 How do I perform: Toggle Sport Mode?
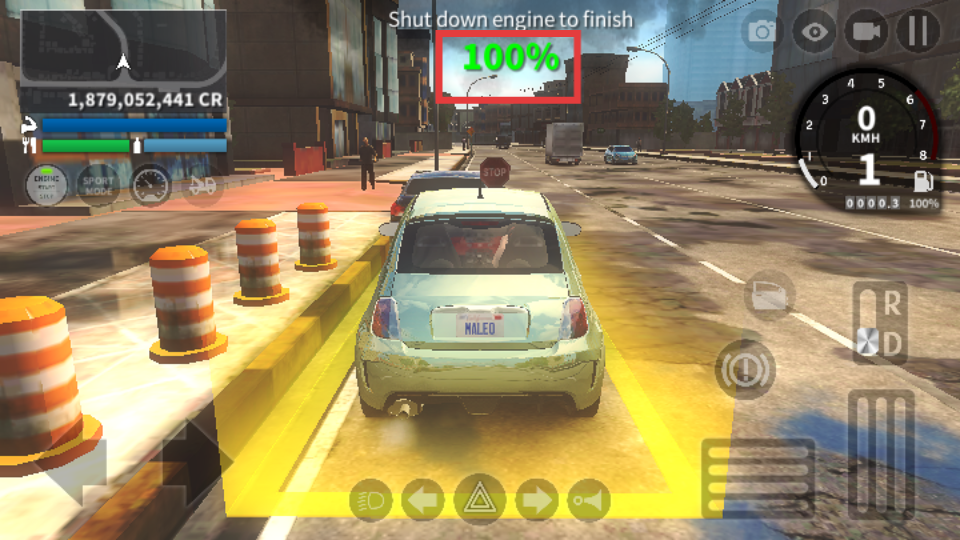click(x=98, y=185)
